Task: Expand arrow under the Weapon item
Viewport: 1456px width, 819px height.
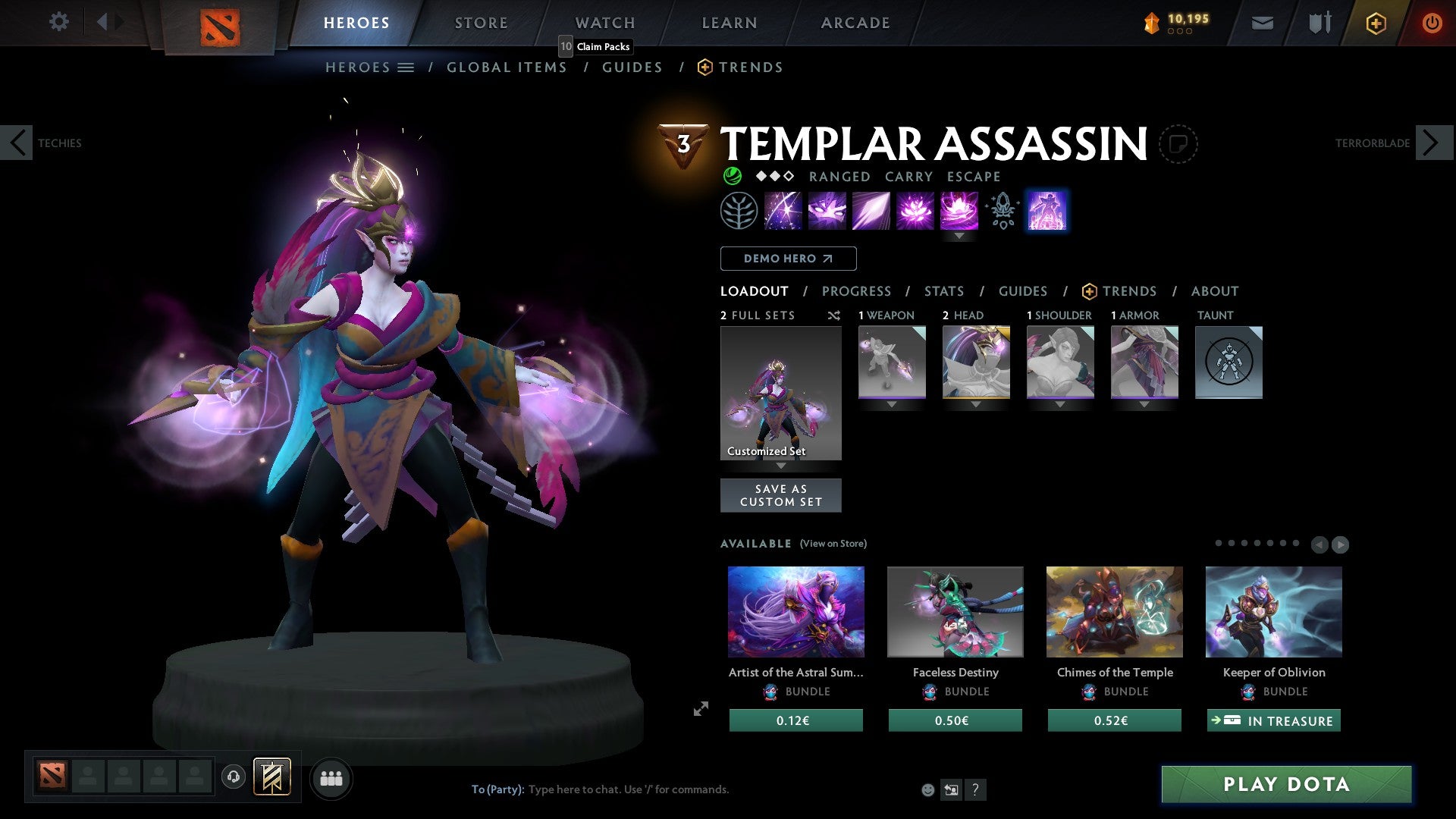Action: [x=892, y=404]
